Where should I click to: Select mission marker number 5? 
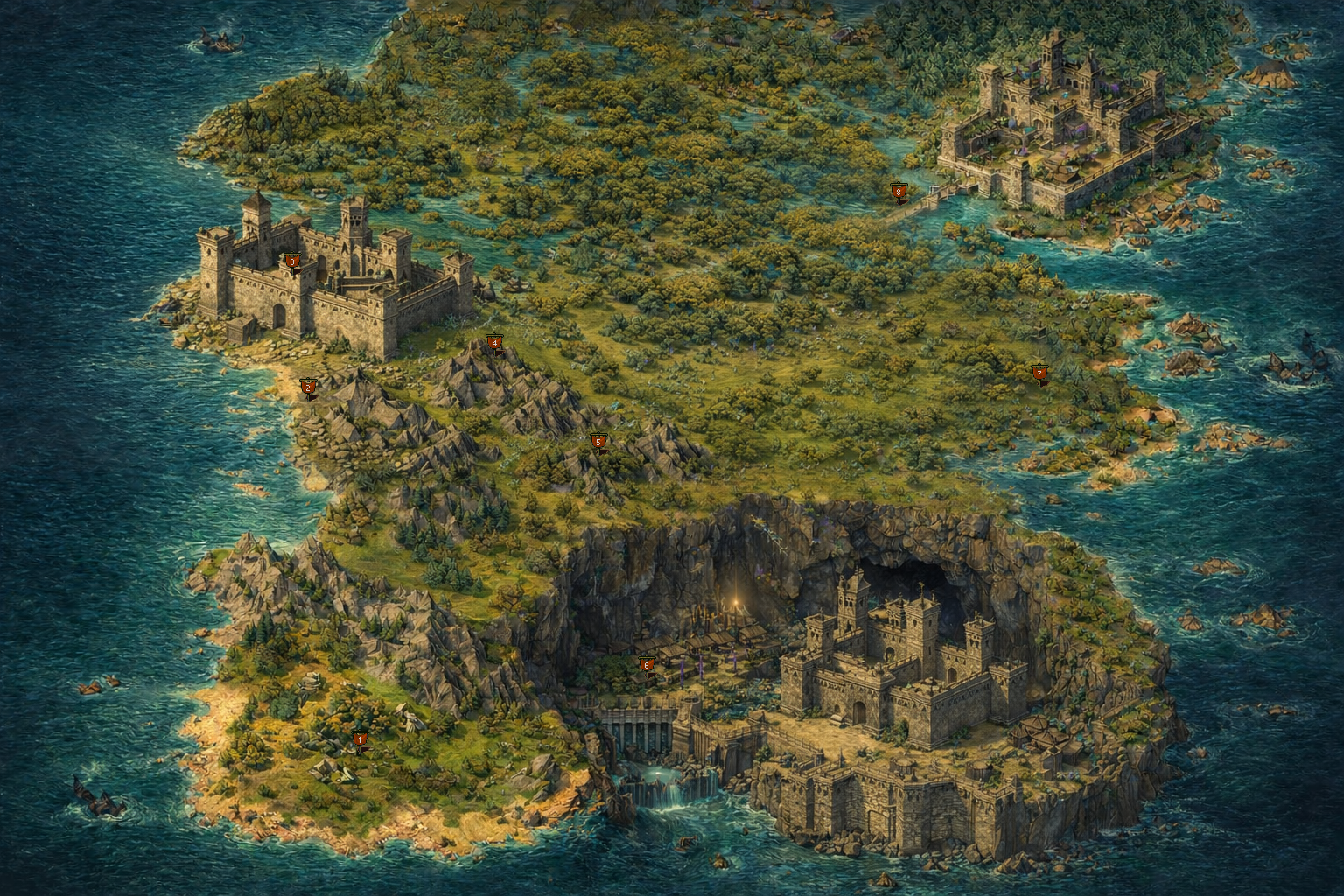[x=598, y=442]
